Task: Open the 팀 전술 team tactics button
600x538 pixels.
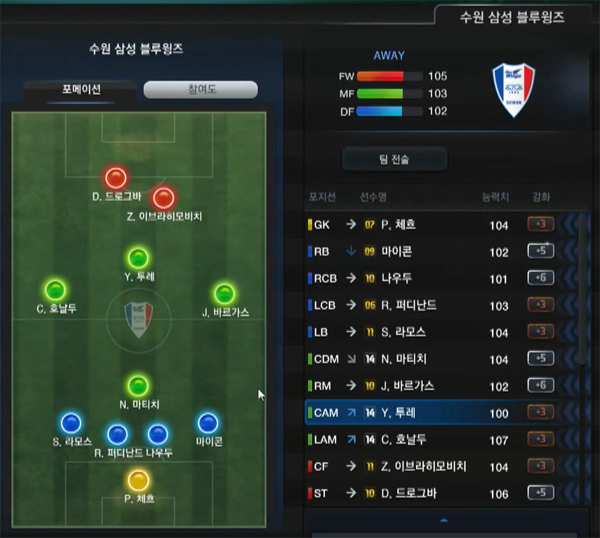Action: coord(394,159)
